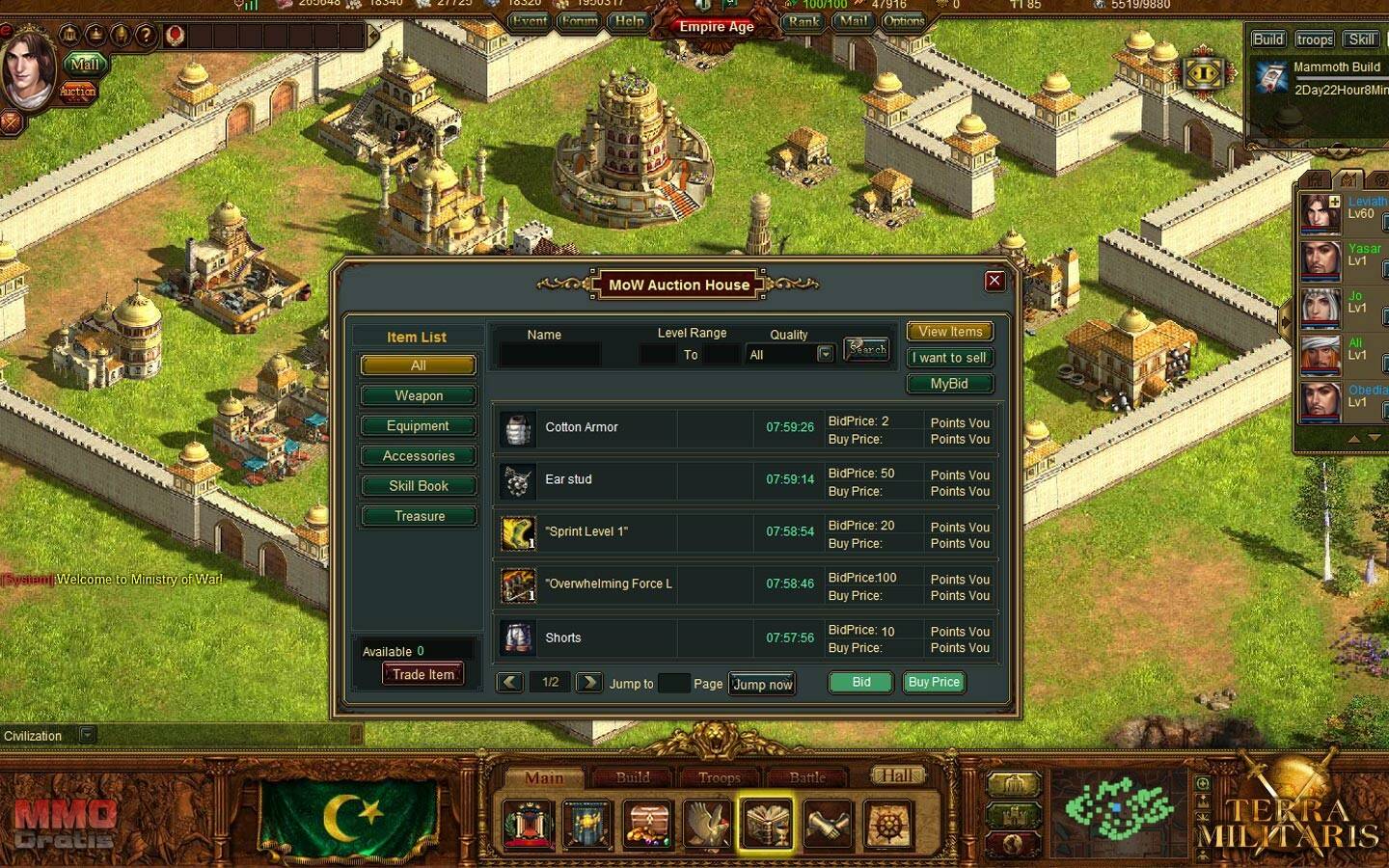The width and height of the screenshot is (1389, 868).
Task: Place a bid with the Bid button
Action: pos(860,682)
